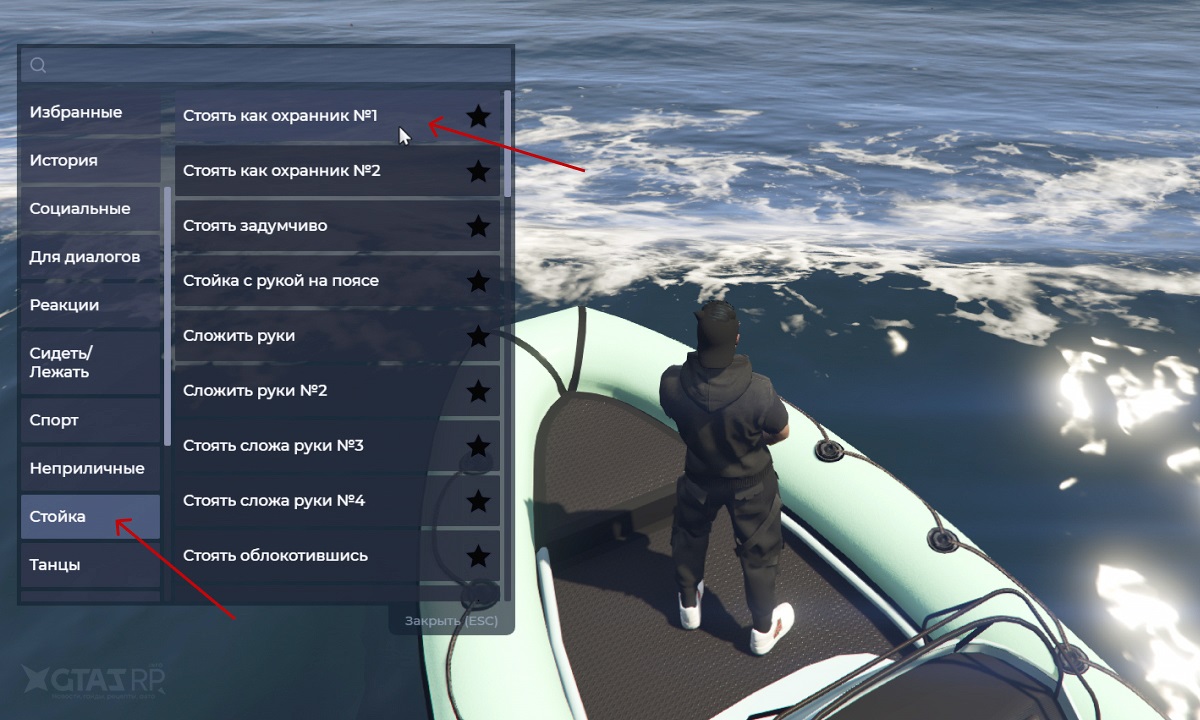Viewport: 1200px width, 720px height.
Task: Open the Танцы category
Action: 90,565
